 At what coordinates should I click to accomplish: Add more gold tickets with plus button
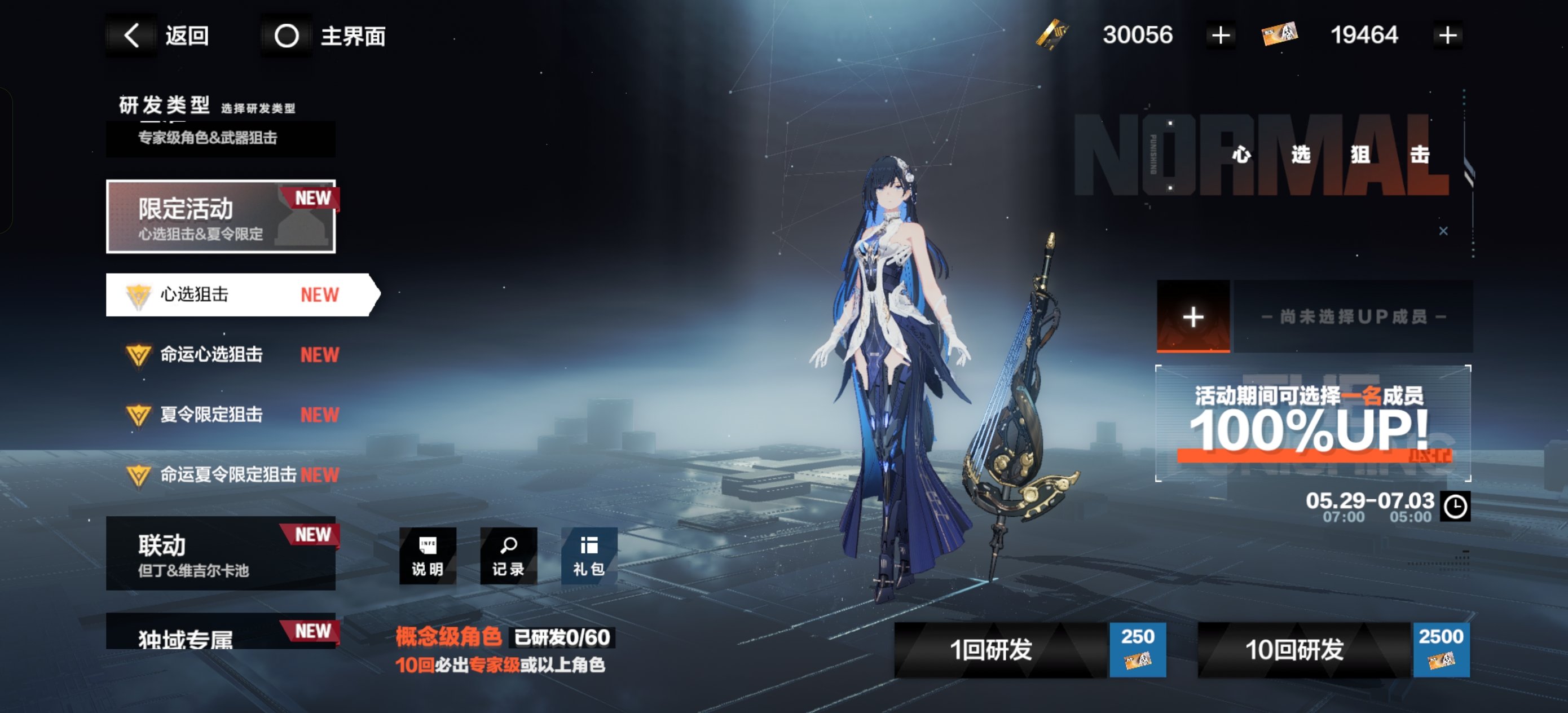point(1220,36)
